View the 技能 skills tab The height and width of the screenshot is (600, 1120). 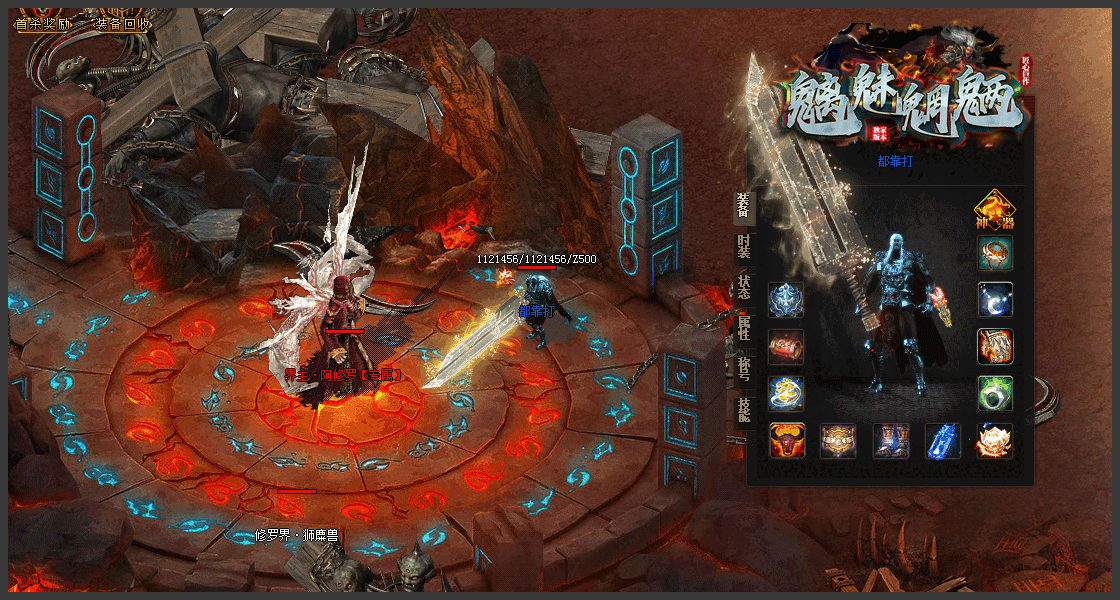[x=743, y=410]
